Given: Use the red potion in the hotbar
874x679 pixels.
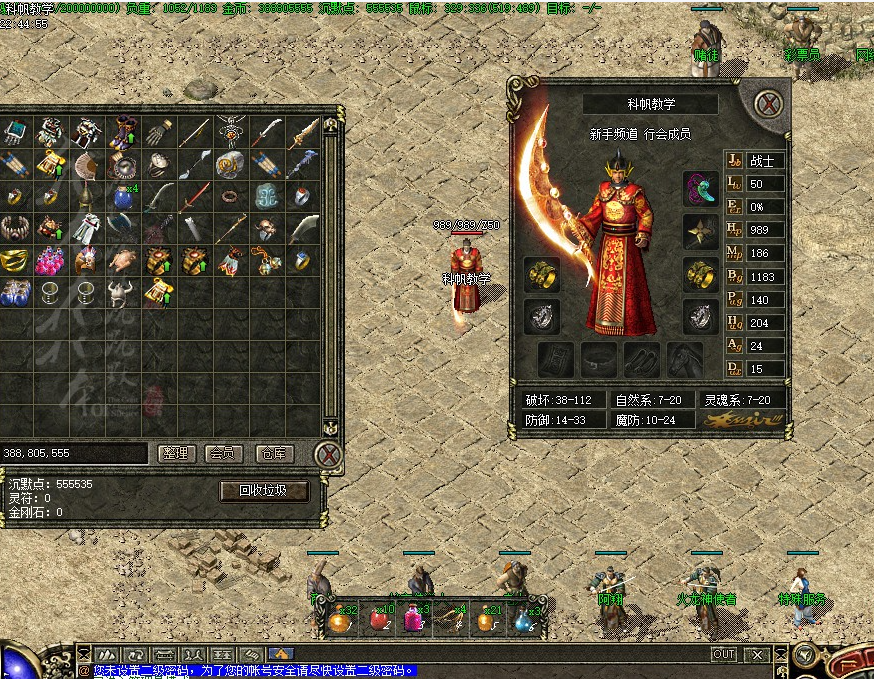Looking at the screenshot, I should click(378, 621).
